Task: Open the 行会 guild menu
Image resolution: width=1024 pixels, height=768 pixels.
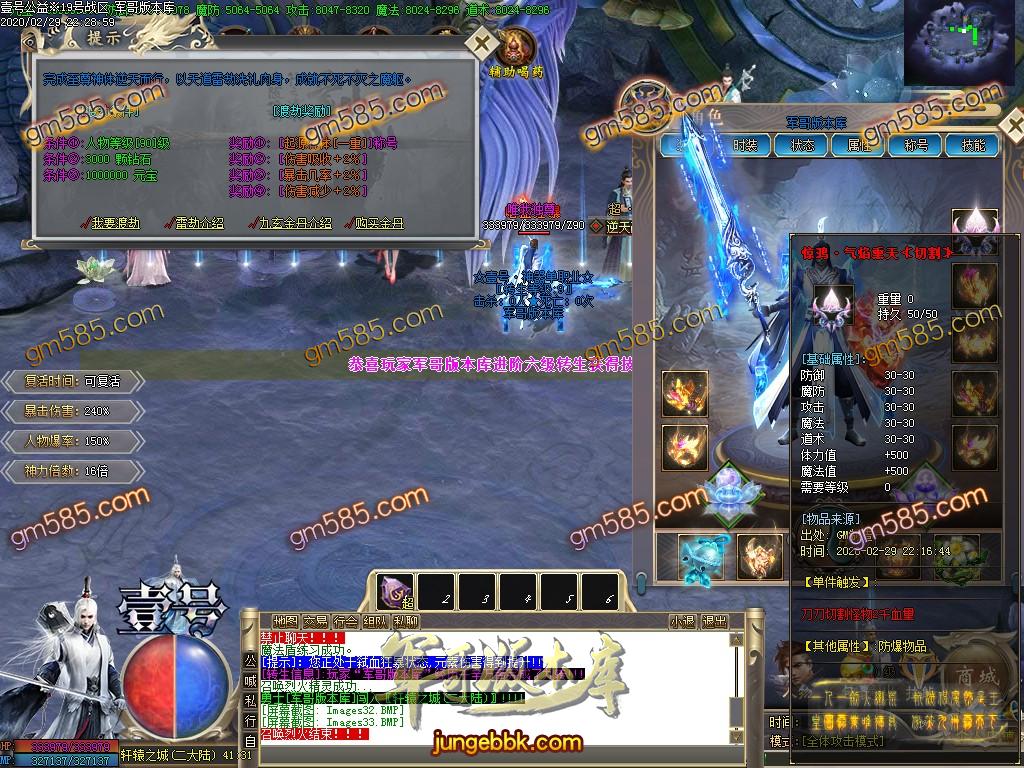Action: tap(346, 621)
